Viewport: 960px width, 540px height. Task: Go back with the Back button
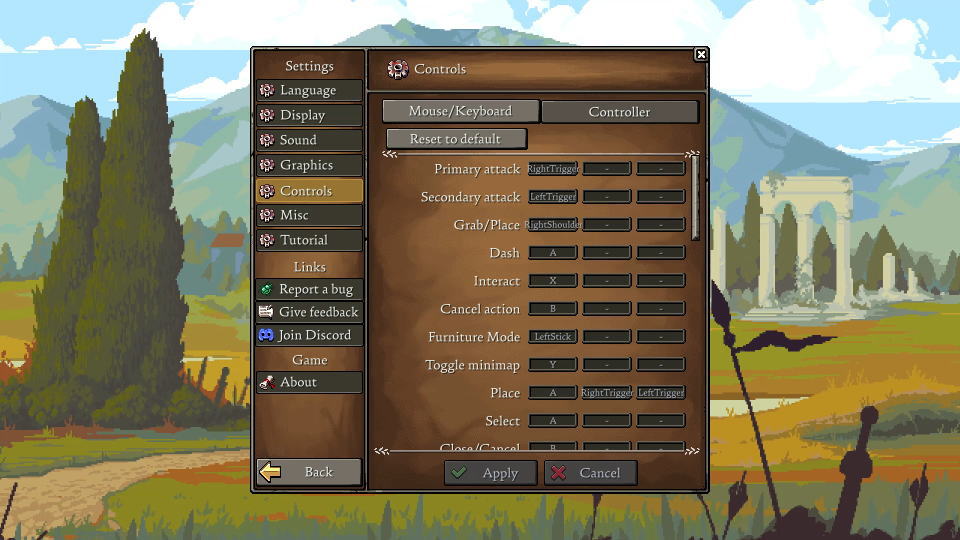click(x=309, y=472)
